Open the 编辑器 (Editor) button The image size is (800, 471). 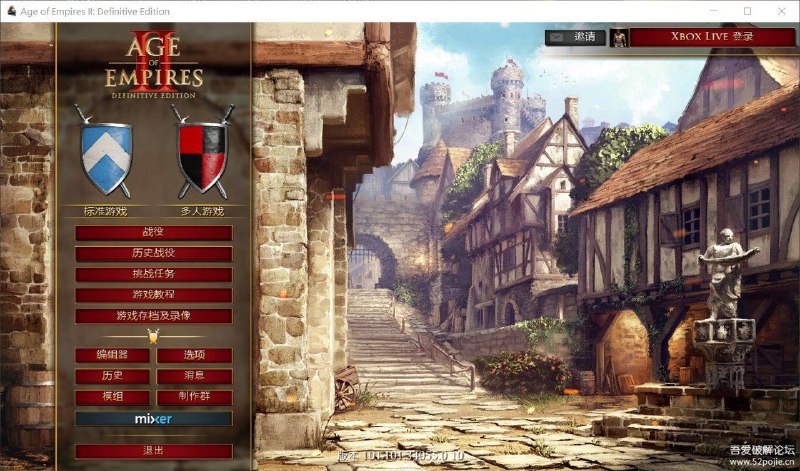point(112,355)
